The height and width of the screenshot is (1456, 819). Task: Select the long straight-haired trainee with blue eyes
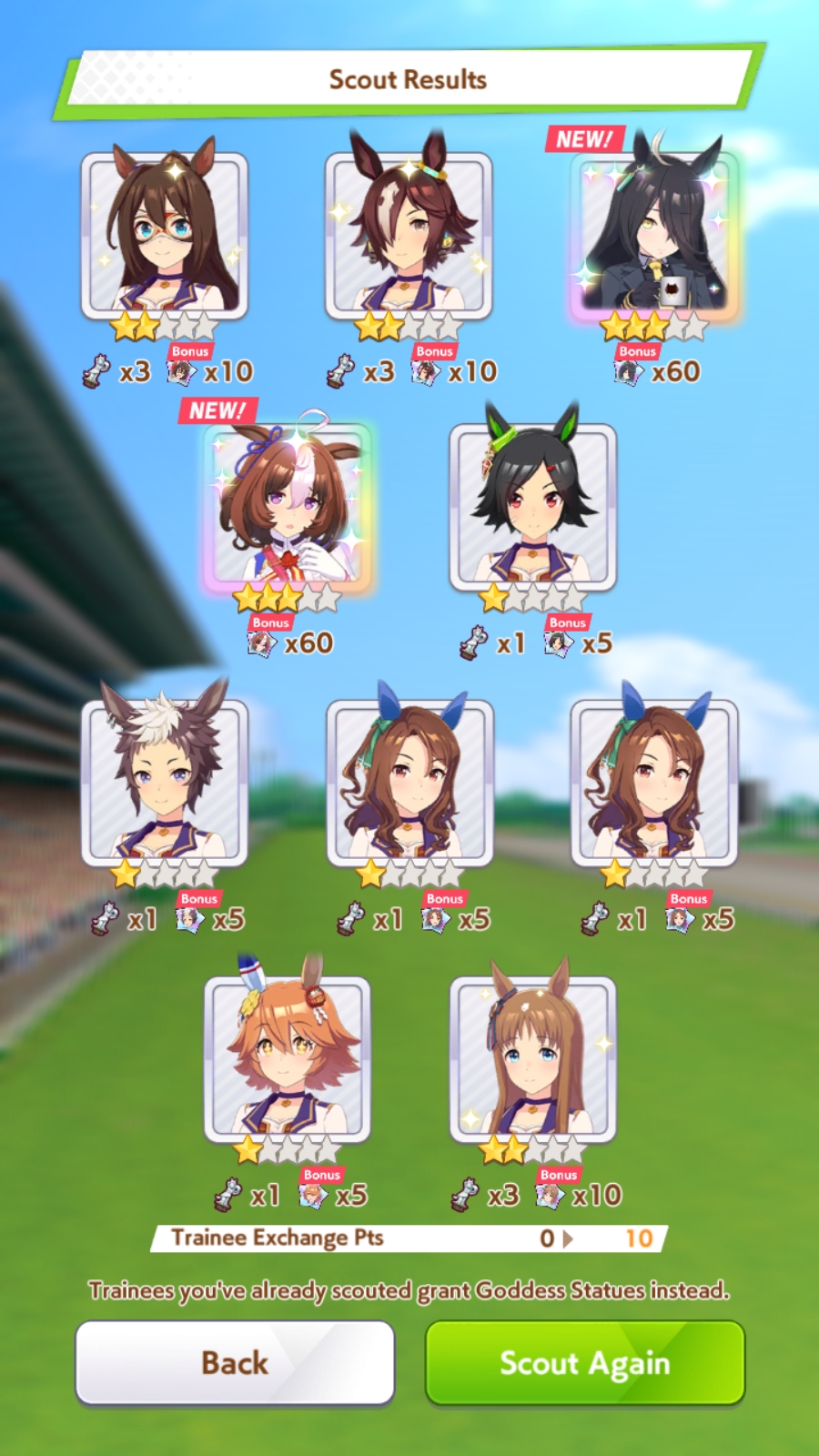point(532,1058)
